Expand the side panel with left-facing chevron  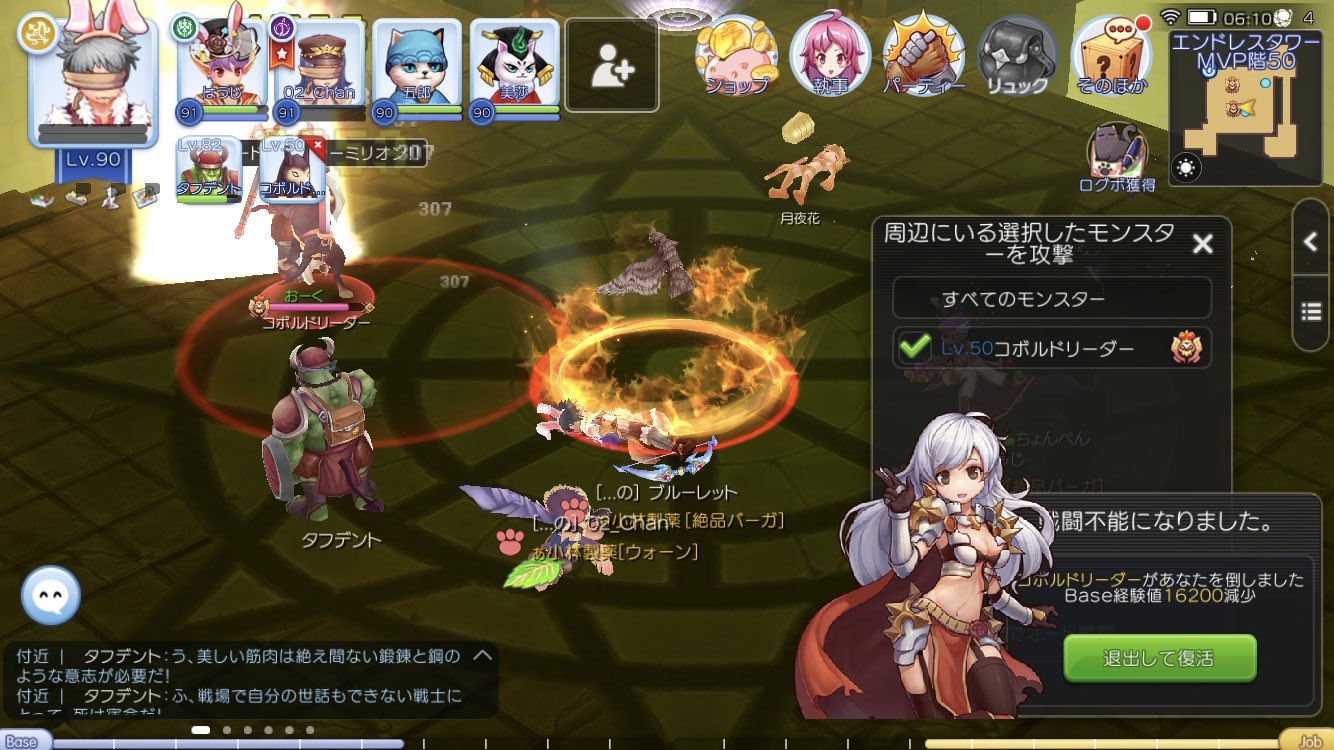point(1312,243)
